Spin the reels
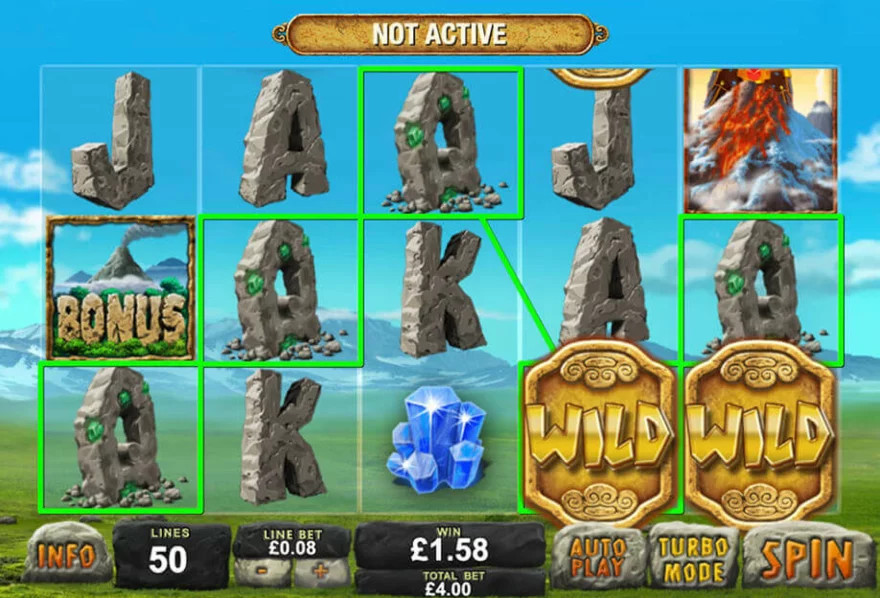The image size is (880, 598). click(808, 556)
